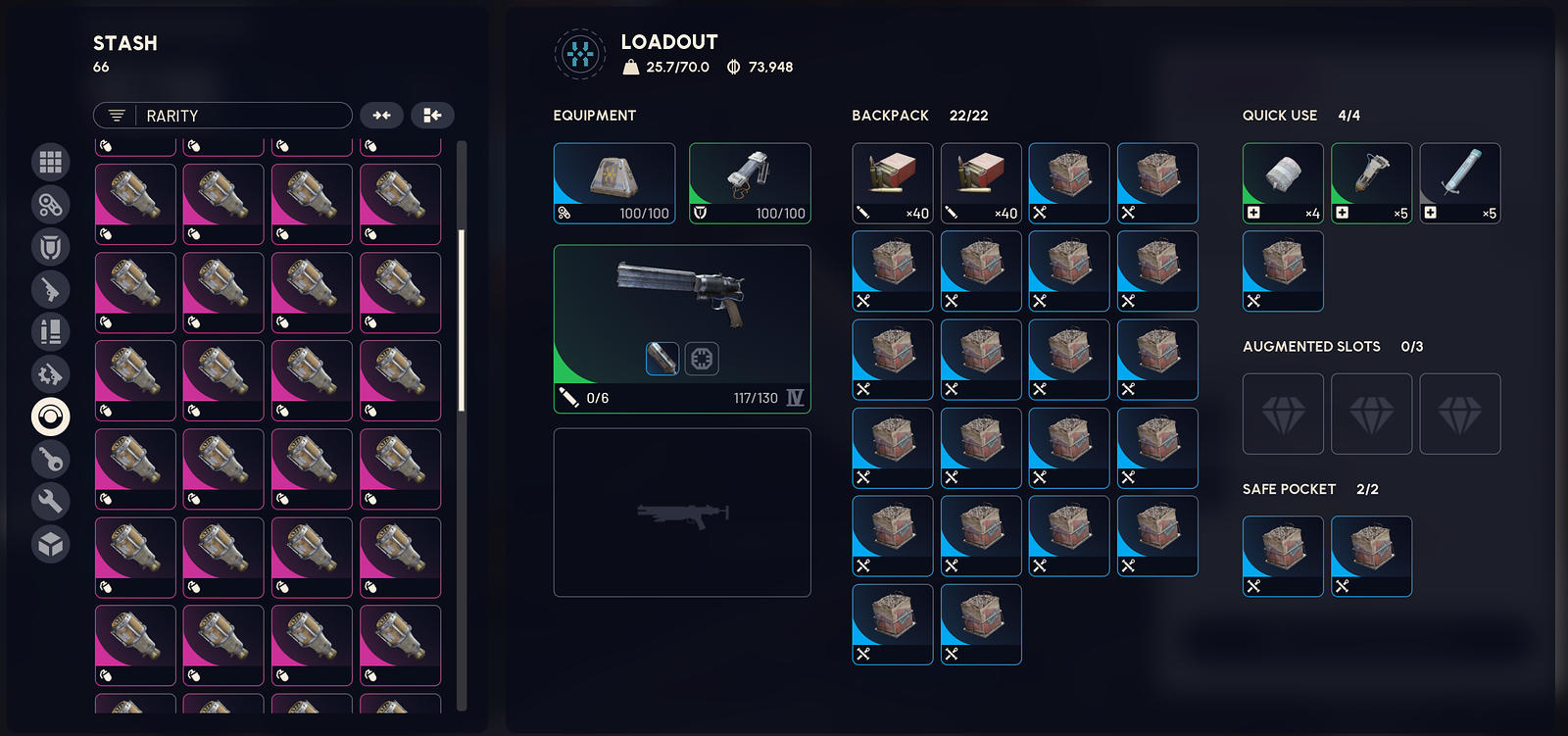Filter stash by the cube icon
Screen dimensions: 1568x736
51,544
